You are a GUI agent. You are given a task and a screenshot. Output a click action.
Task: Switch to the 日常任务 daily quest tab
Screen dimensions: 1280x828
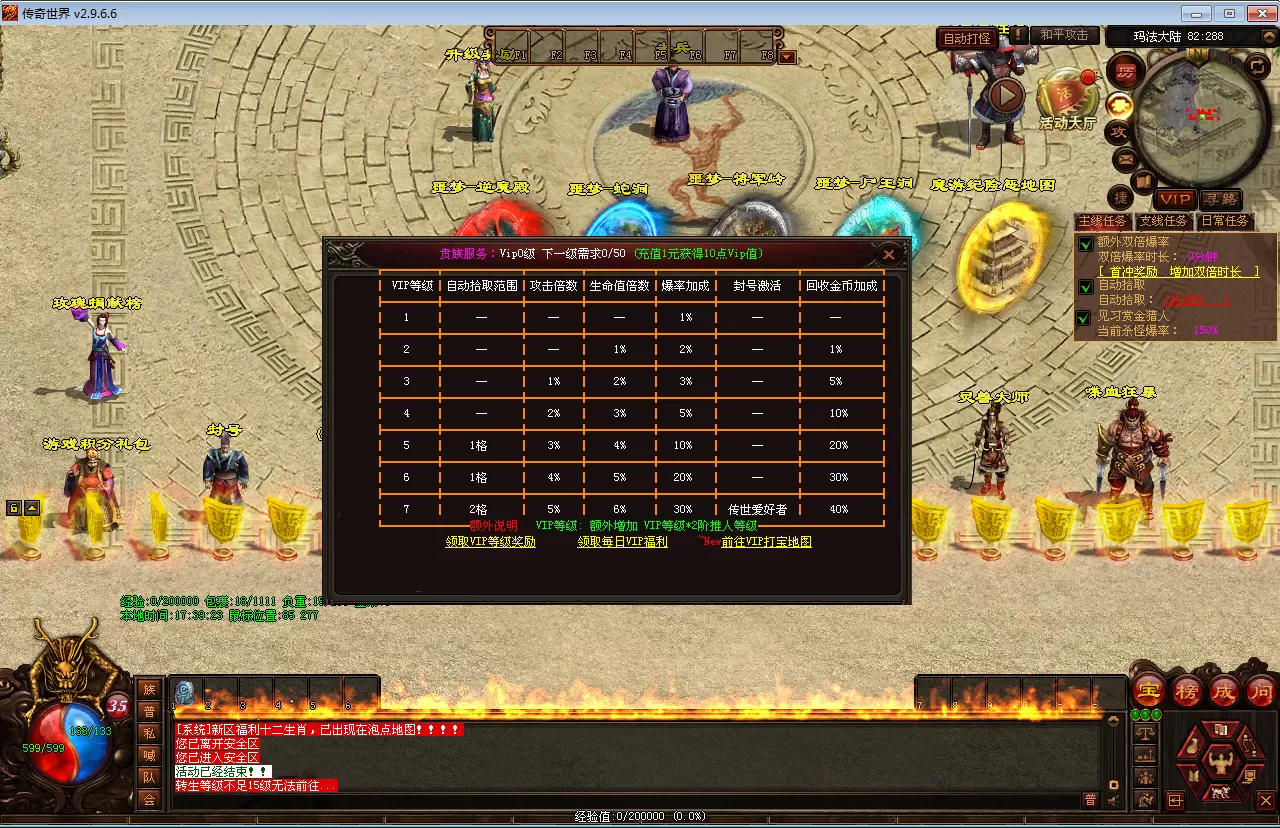click(x=1224, y=221)
